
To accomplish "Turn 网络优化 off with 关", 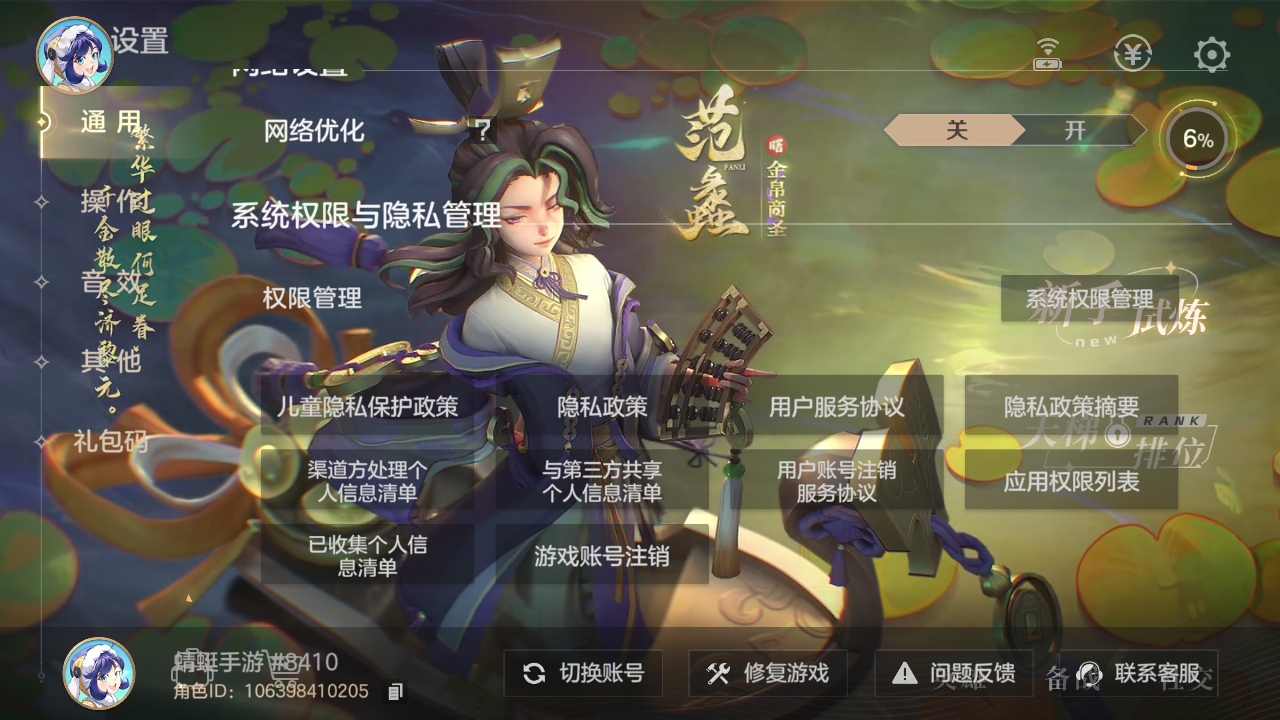I will pos(956,130).
